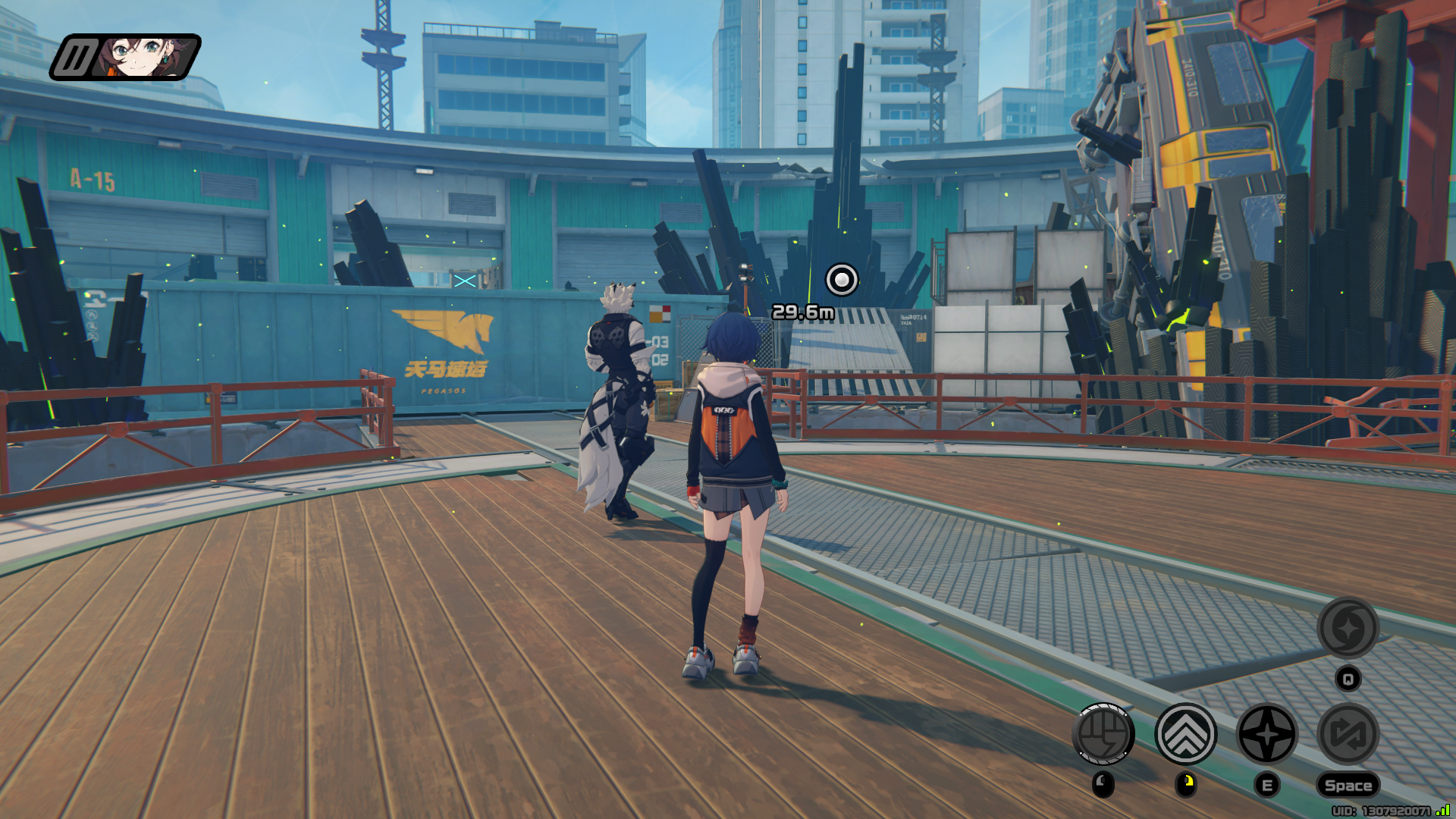Tap the swap-arrows character switch icon
Screen dimensions: 1456x819
point(1348,734)
